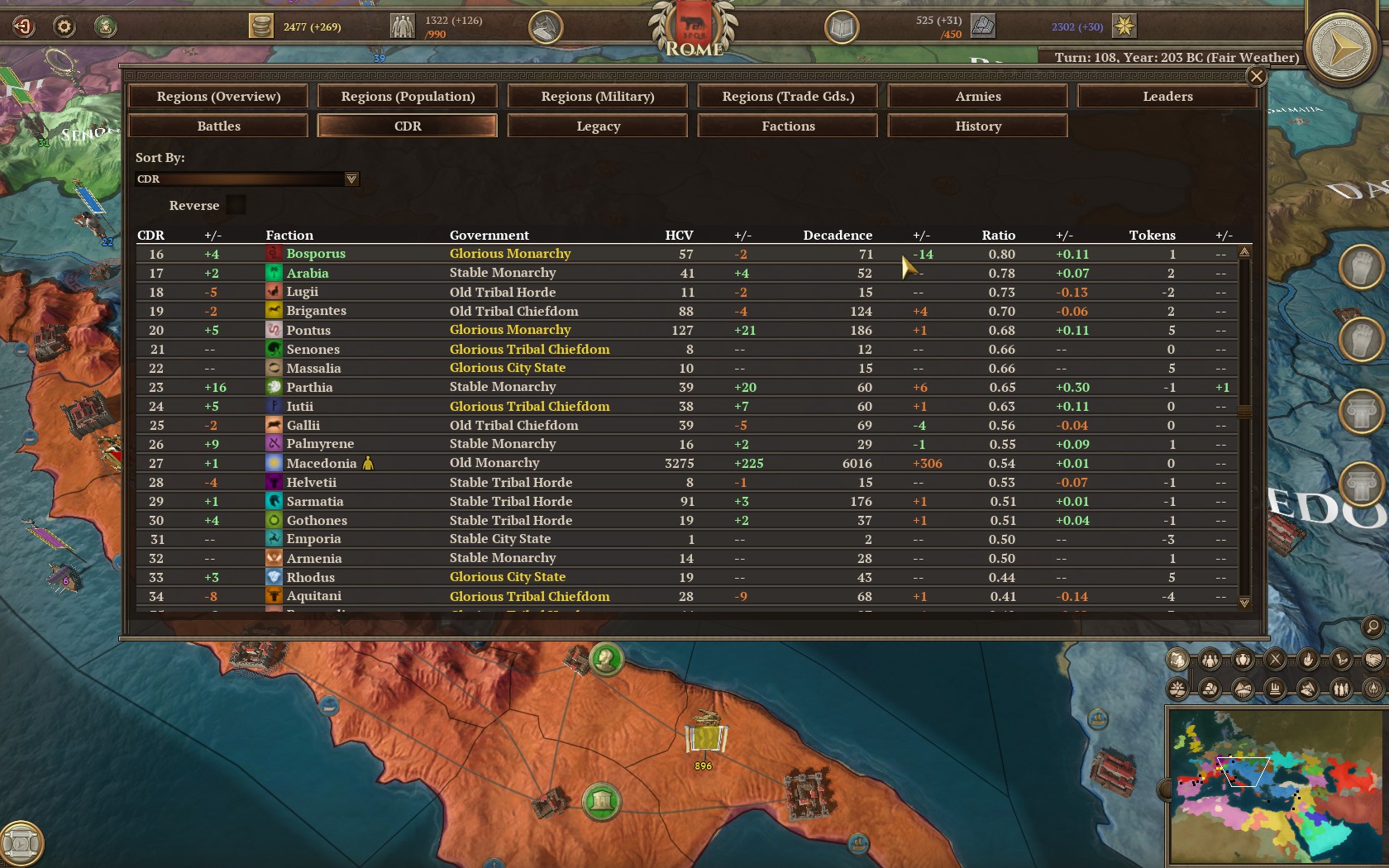Select the Battles screen button
This screenshot has width=1389, height=868.
(217, 126)
